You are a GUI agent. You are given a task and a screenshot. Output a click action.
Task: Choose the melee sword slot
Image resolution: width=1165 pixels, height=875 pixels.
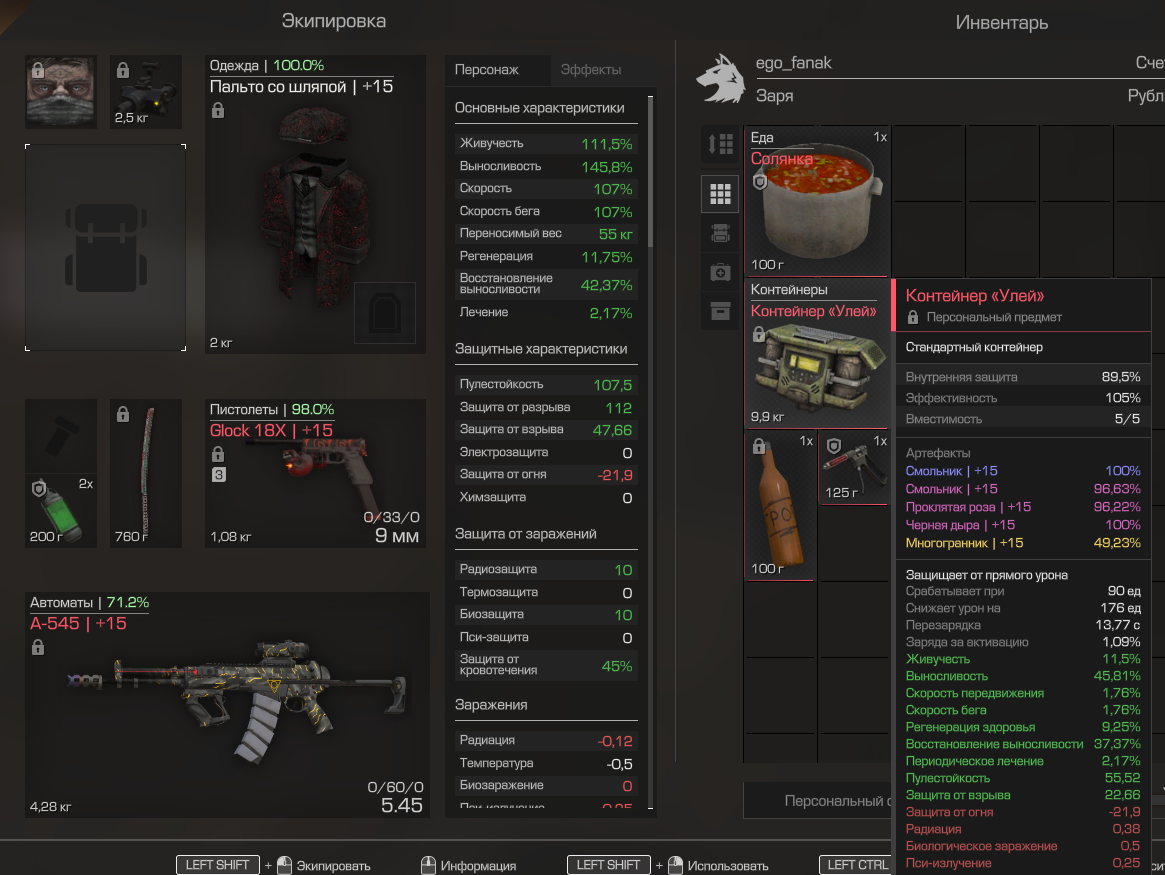click(x=146, y=473)
